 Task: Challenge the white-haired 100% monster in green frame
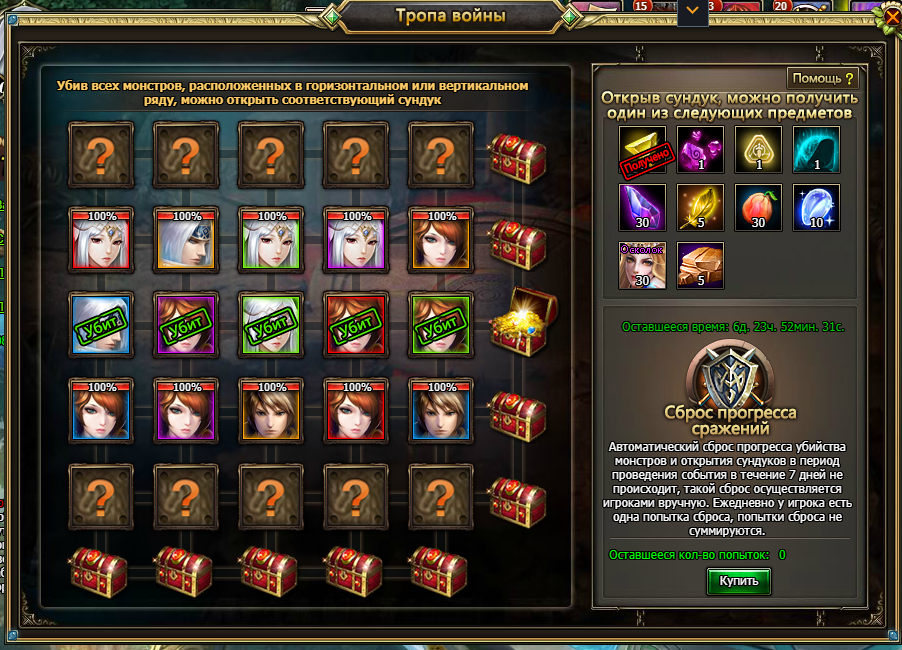coord(271,238)
